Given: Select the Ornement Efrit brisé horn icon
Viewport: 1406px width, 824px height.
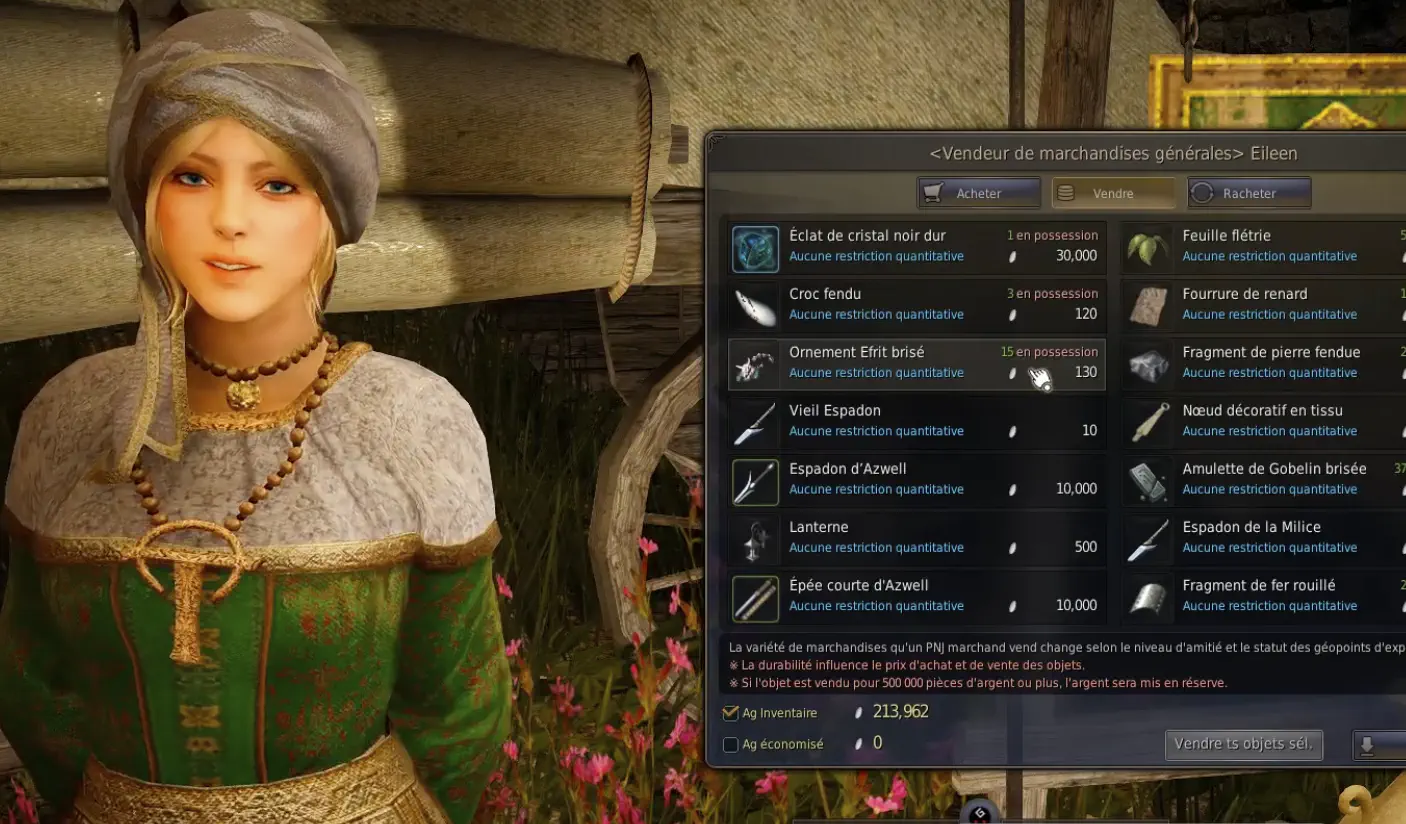Looking at the screenshot, I should pyautogui.click(x=754, y=364).
